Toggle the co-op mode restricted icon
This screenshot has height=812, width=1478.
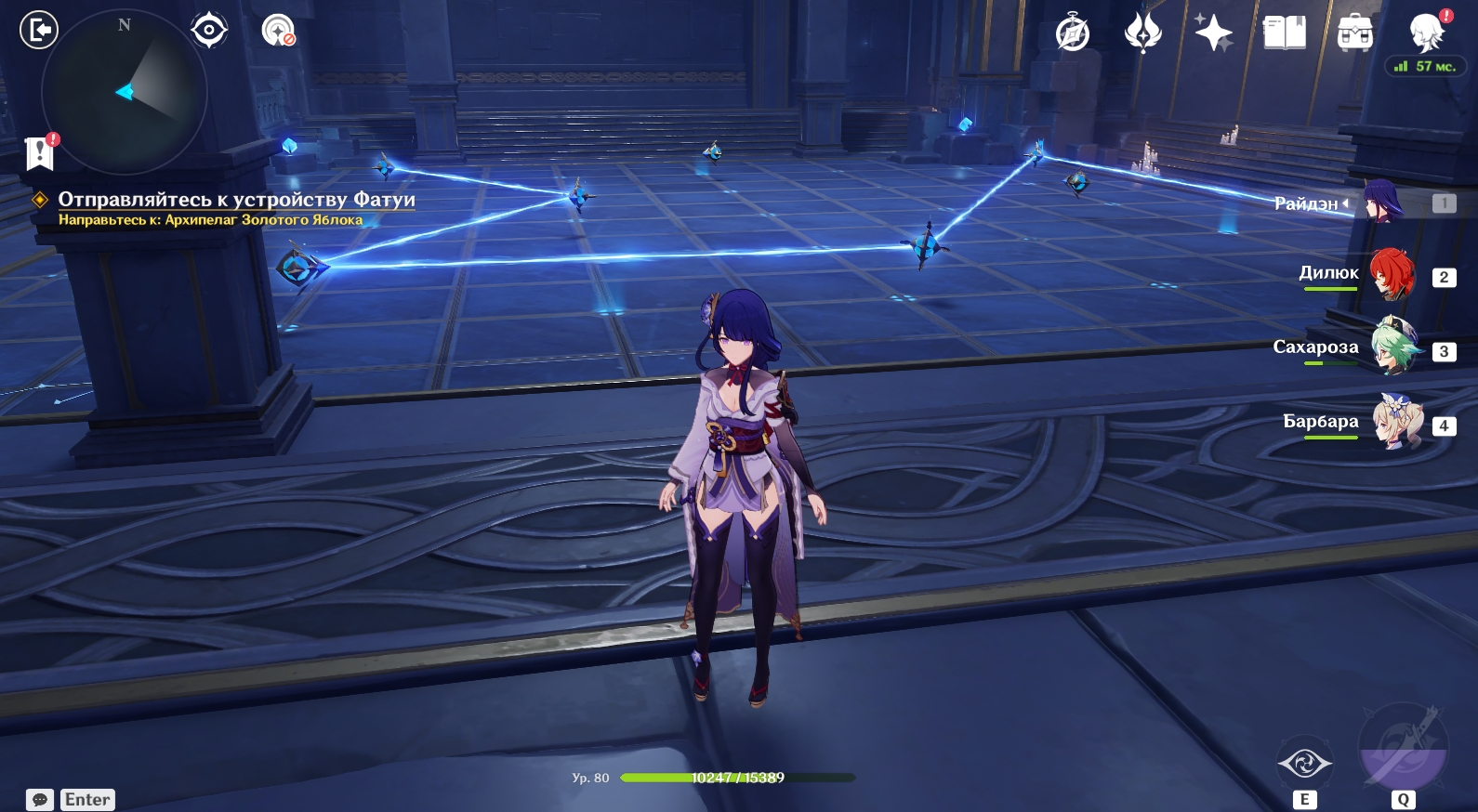point(278,31)
